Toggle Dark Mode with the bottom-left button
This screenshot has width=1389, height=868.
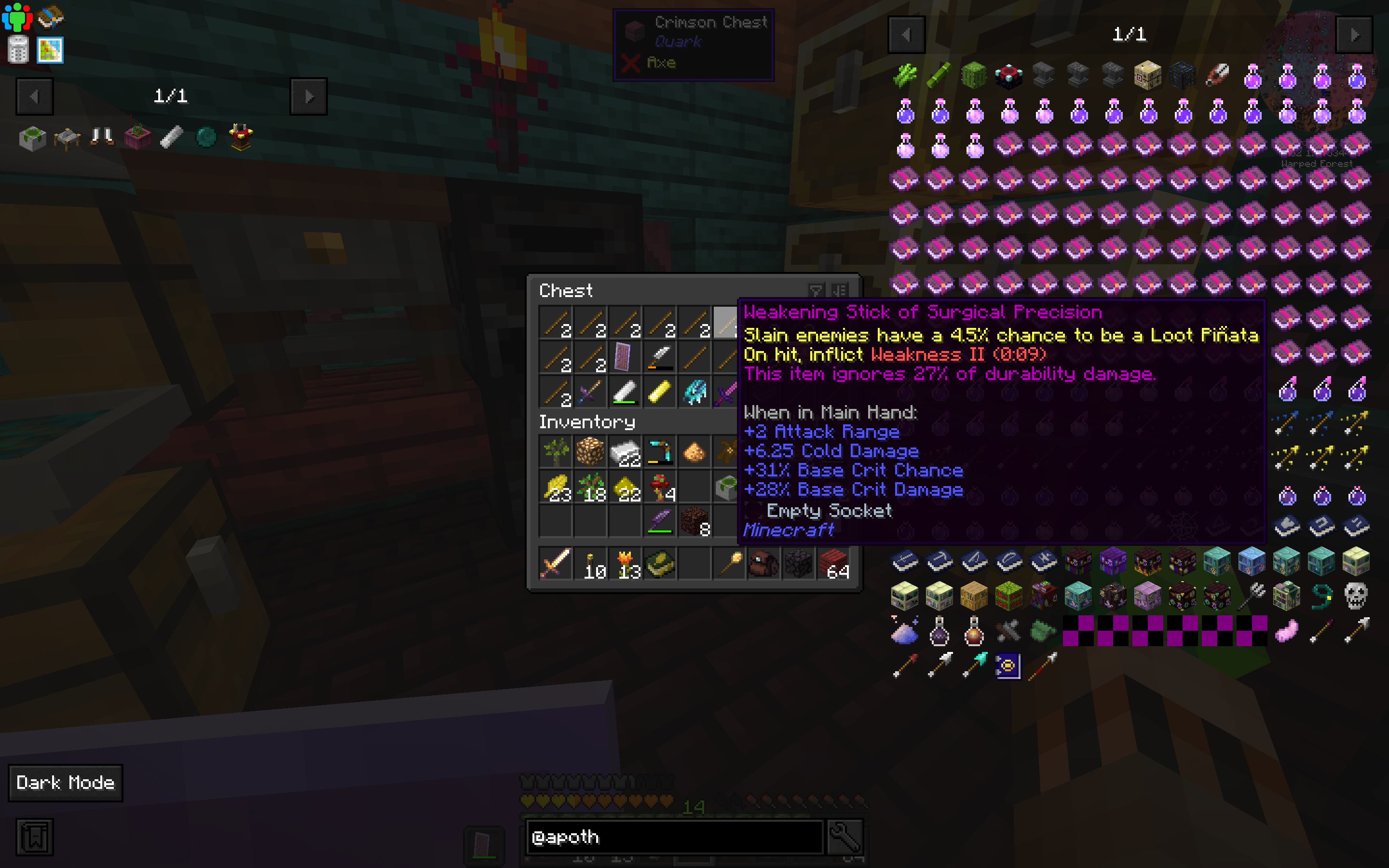65,783
